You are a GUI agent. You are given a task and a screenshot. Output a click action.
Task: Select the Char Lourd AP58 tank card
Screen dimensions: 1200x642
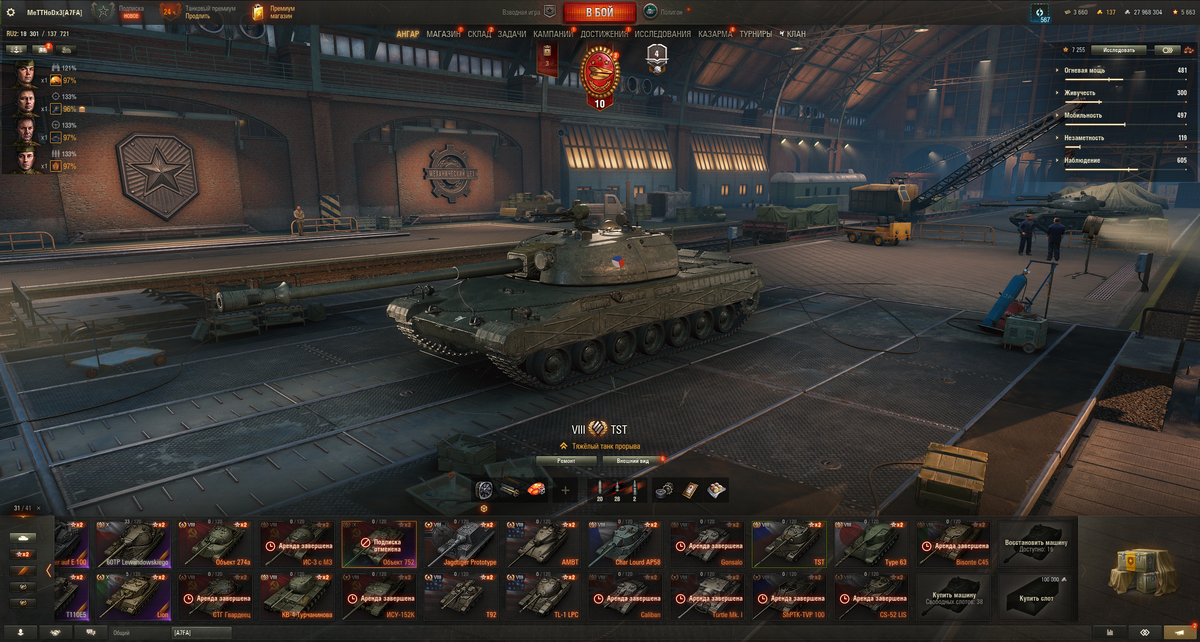point(625,544)
